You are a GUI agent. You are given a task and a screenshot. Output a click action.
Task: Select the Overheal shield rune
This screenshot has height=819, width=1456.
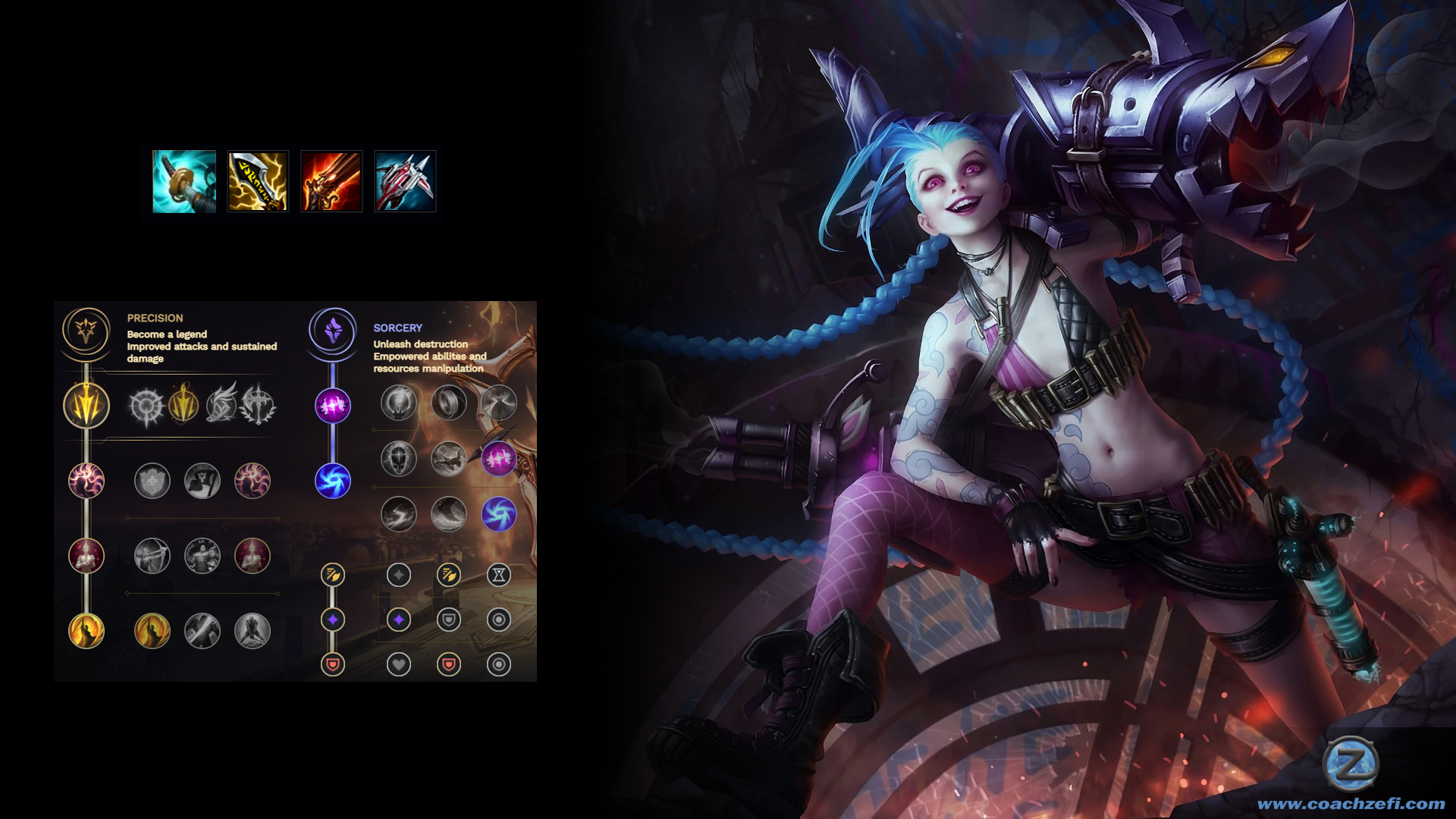click(x=152, y=481)
